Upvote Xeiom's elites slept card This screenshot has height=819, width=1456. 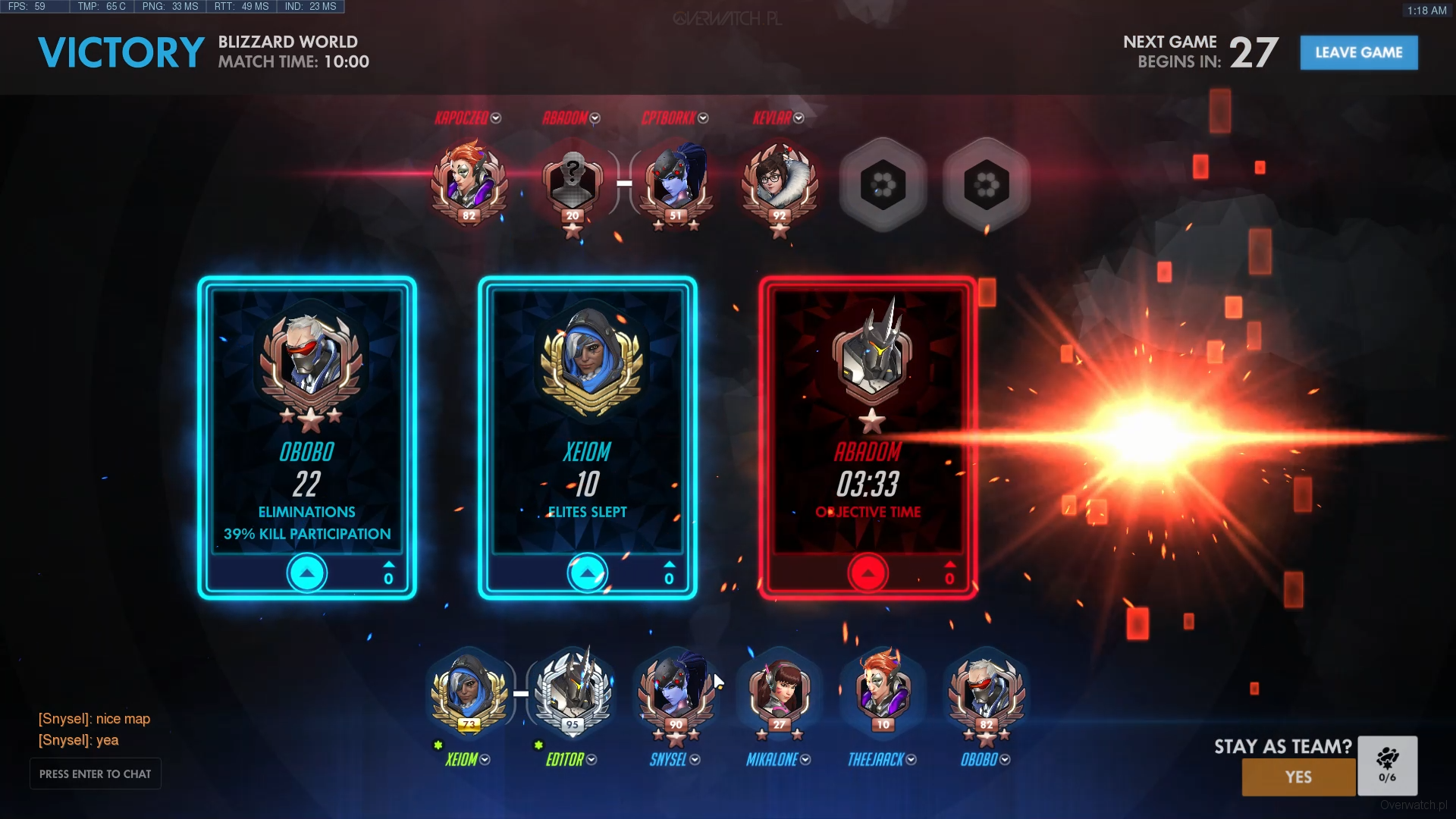click(588, 573)
